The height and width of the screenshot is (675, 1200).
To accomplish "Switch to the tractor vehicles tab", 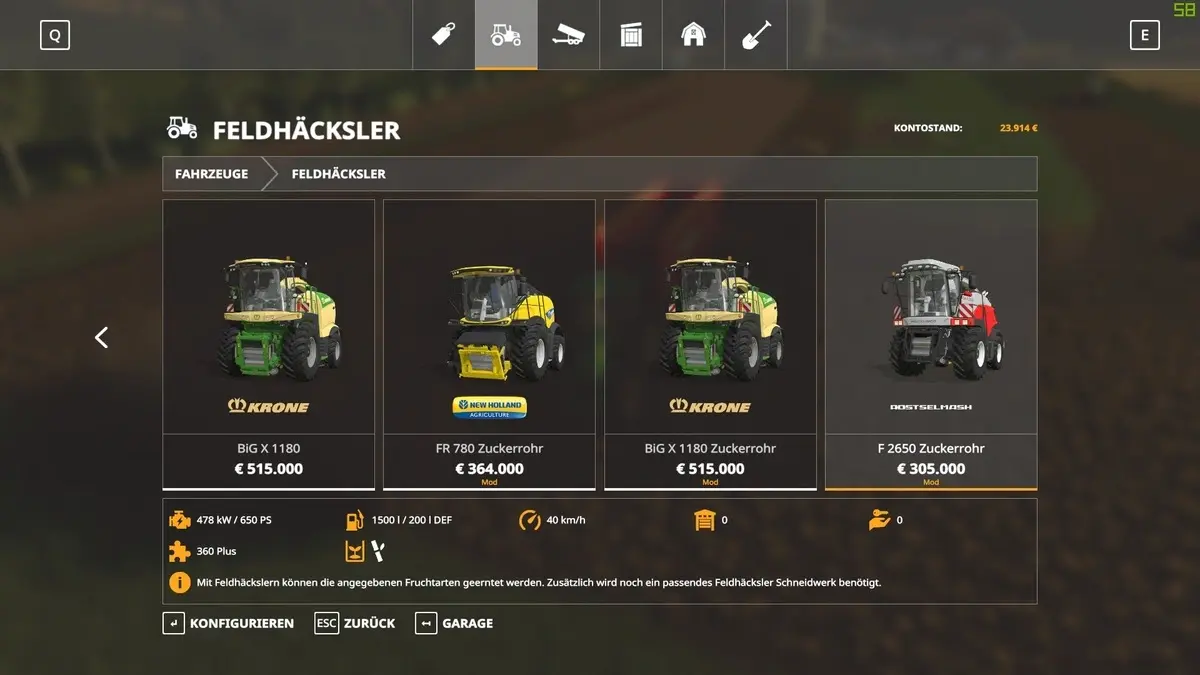I will pos(506,35).
